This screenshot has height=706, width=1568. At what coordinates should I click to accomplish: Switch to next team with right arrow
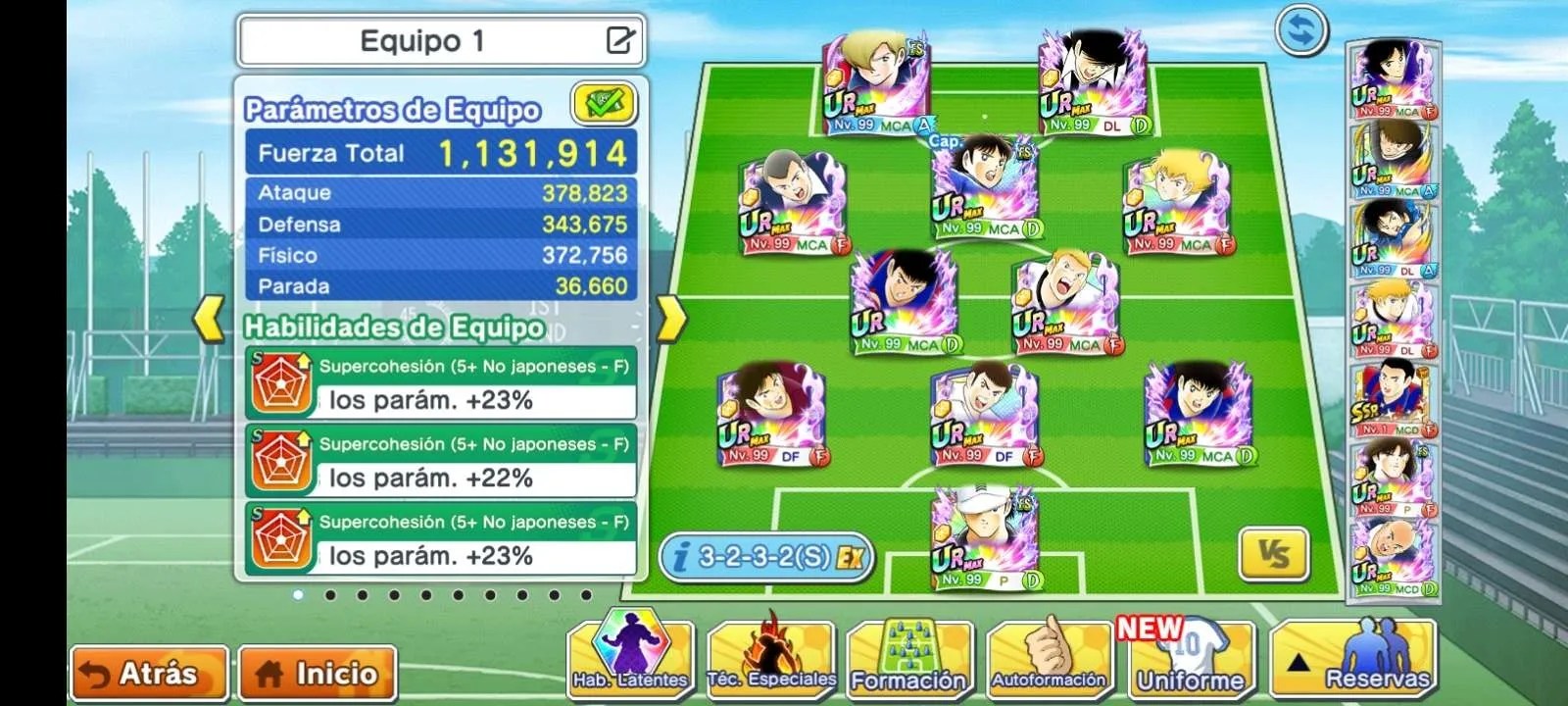671,319
